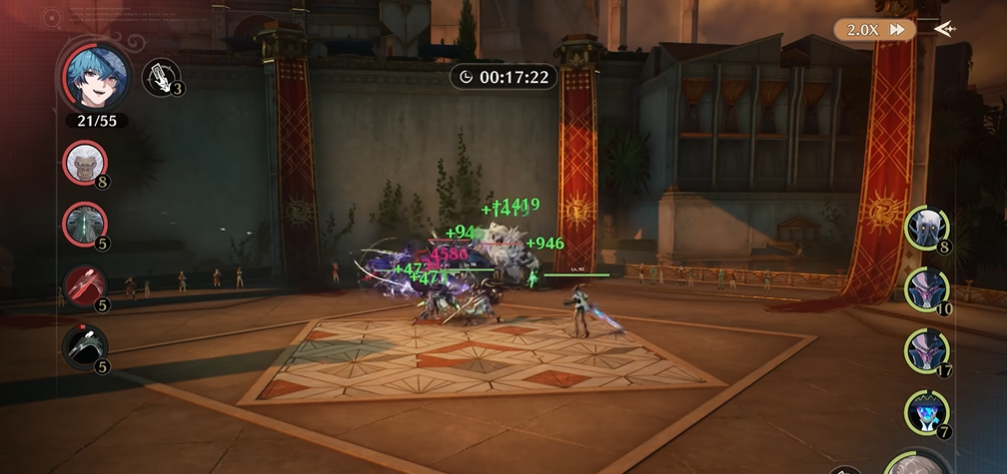Screen dimensions: 1007x474
Task: Inspect the enemy unit portrait numbered 8
Action: (926, 228)
